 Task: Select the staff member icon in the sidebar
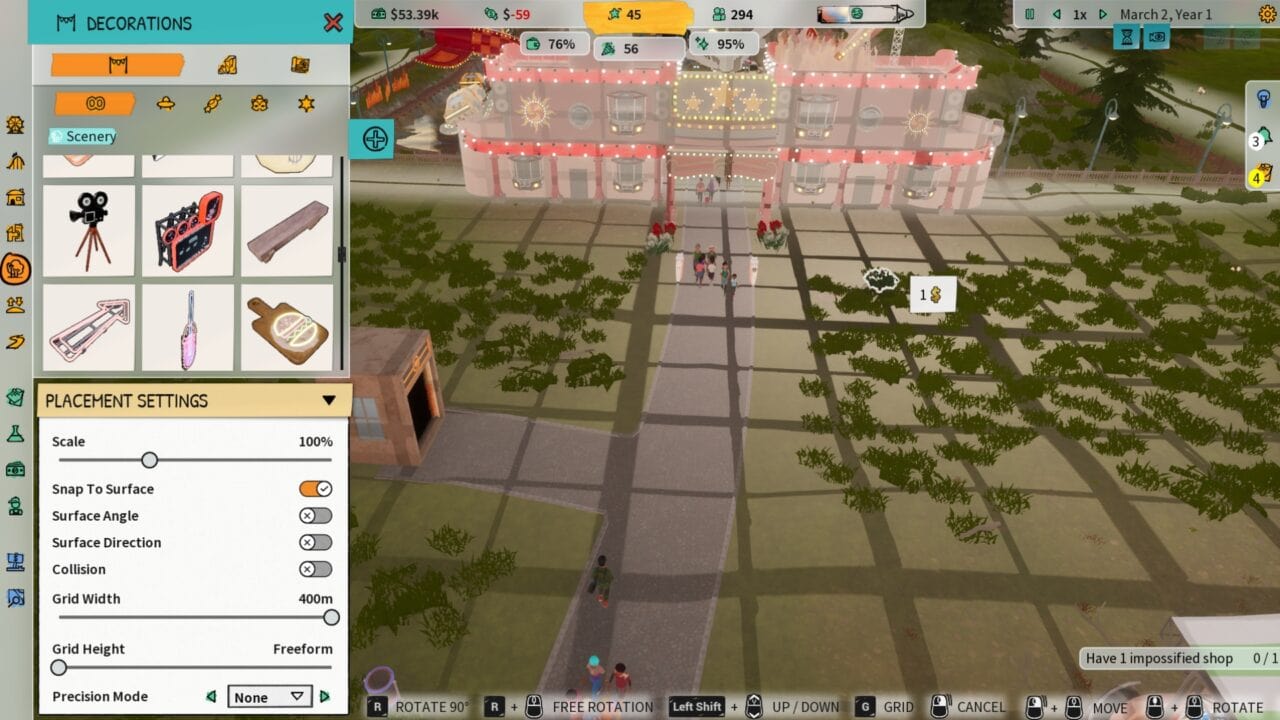(x=15, y=505)
